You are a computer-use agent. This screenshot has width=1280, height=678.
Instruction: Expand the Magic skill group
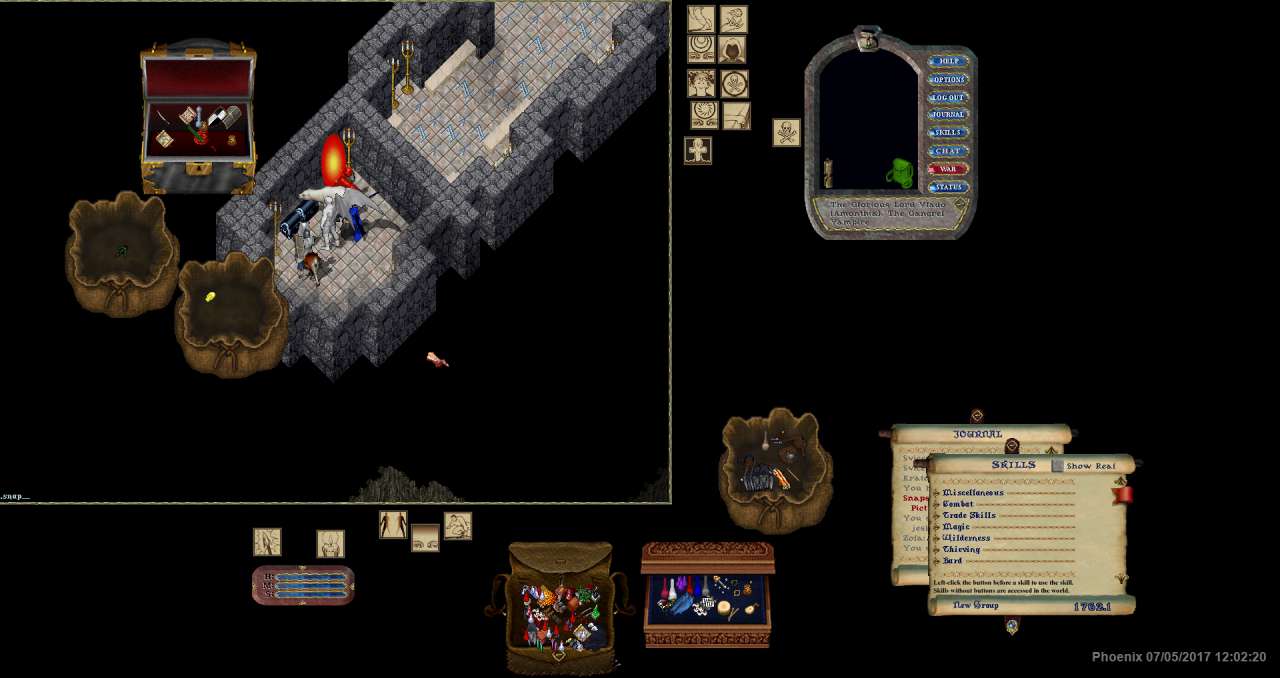pos(937,527)
